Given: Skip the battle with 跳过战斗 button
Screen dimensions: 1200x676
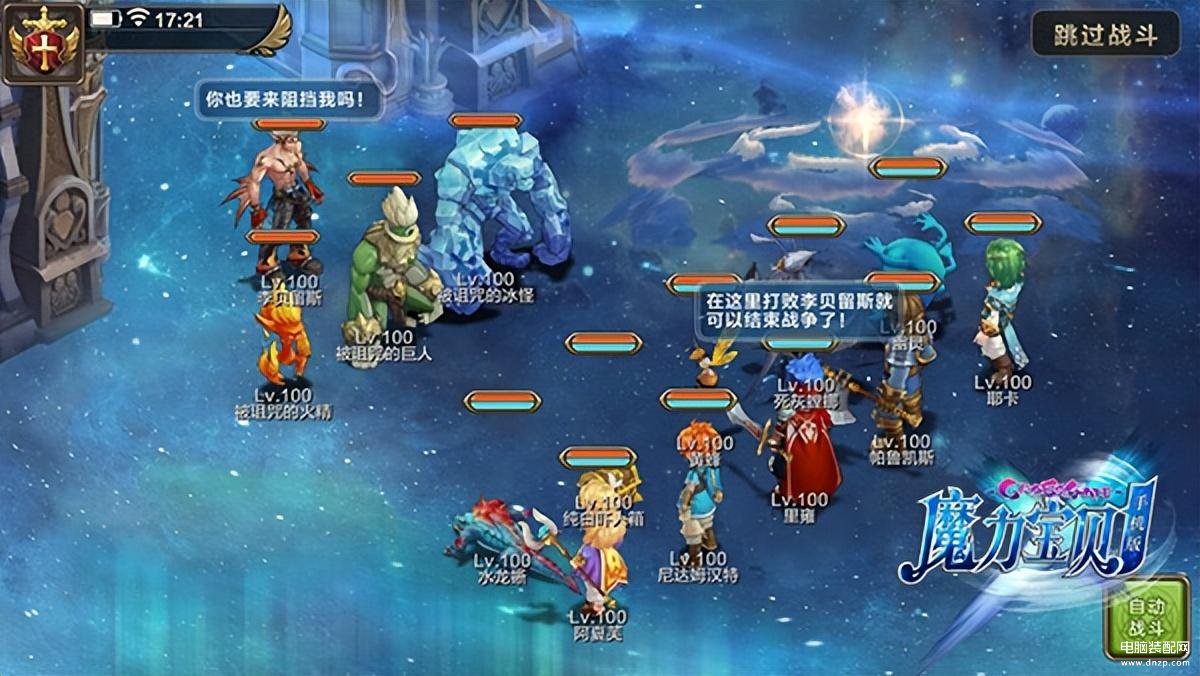Looking at the screenshot, I should point(1105,35).
